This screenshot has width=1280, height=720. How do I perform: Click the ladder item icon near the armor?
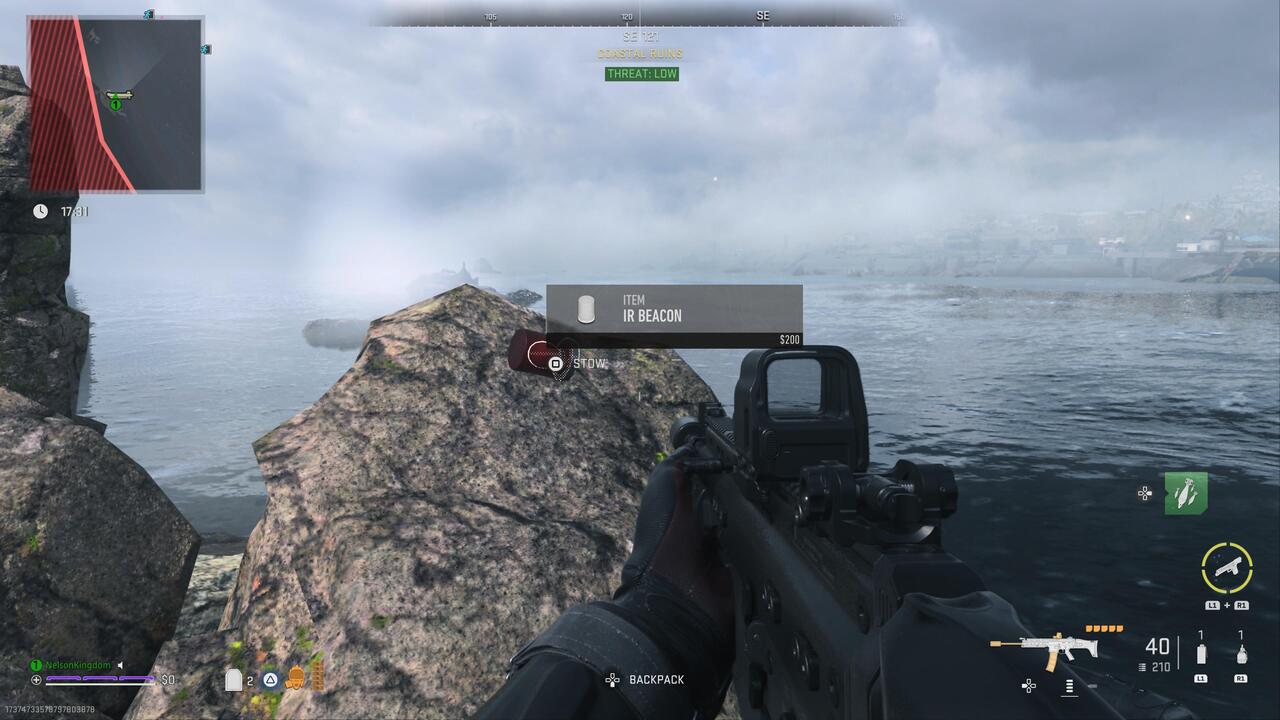pyautogui.click(x=316, y=677)
